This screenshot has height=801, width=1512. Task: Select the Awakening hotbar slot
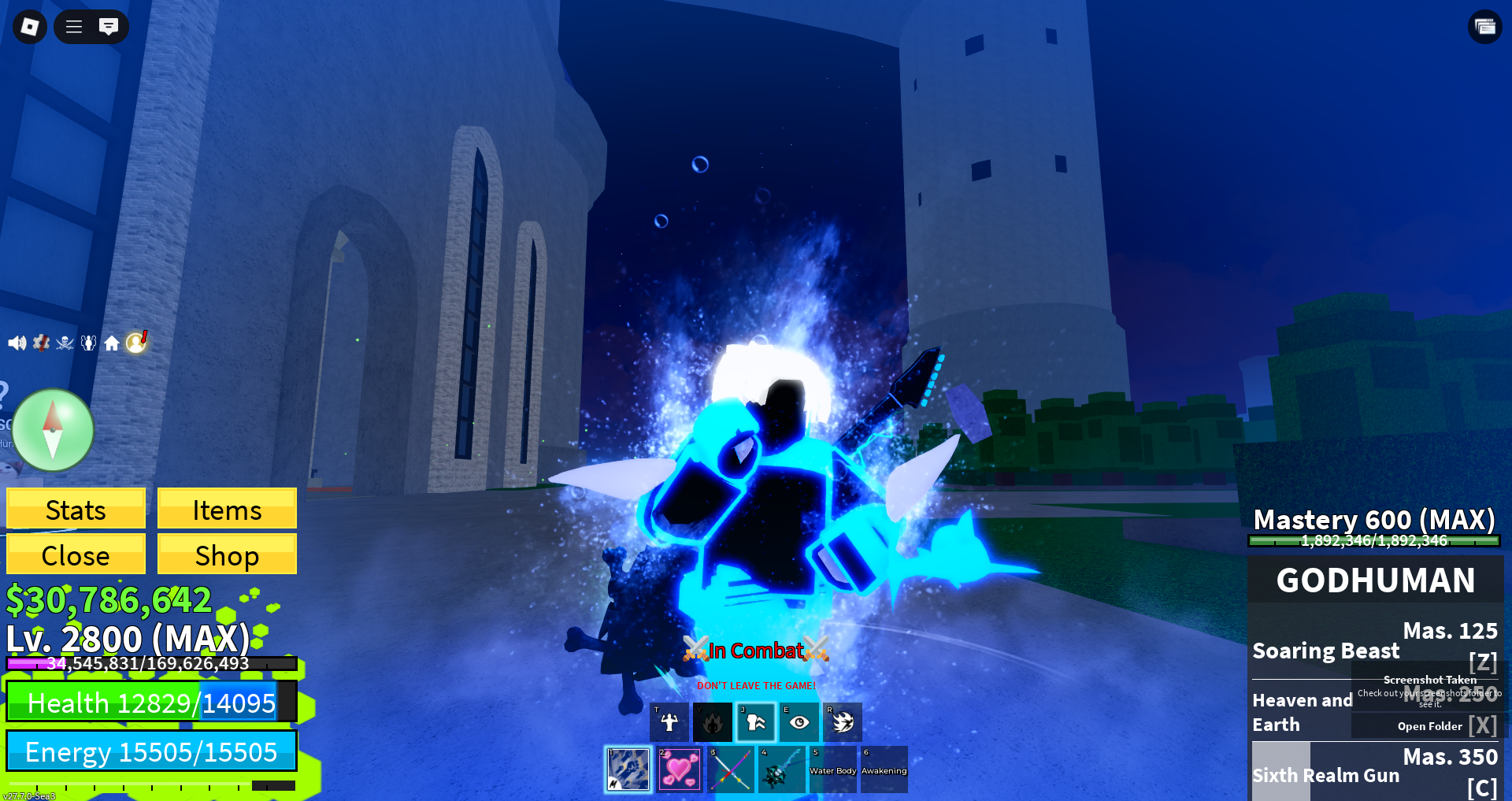tap(884, 769)
